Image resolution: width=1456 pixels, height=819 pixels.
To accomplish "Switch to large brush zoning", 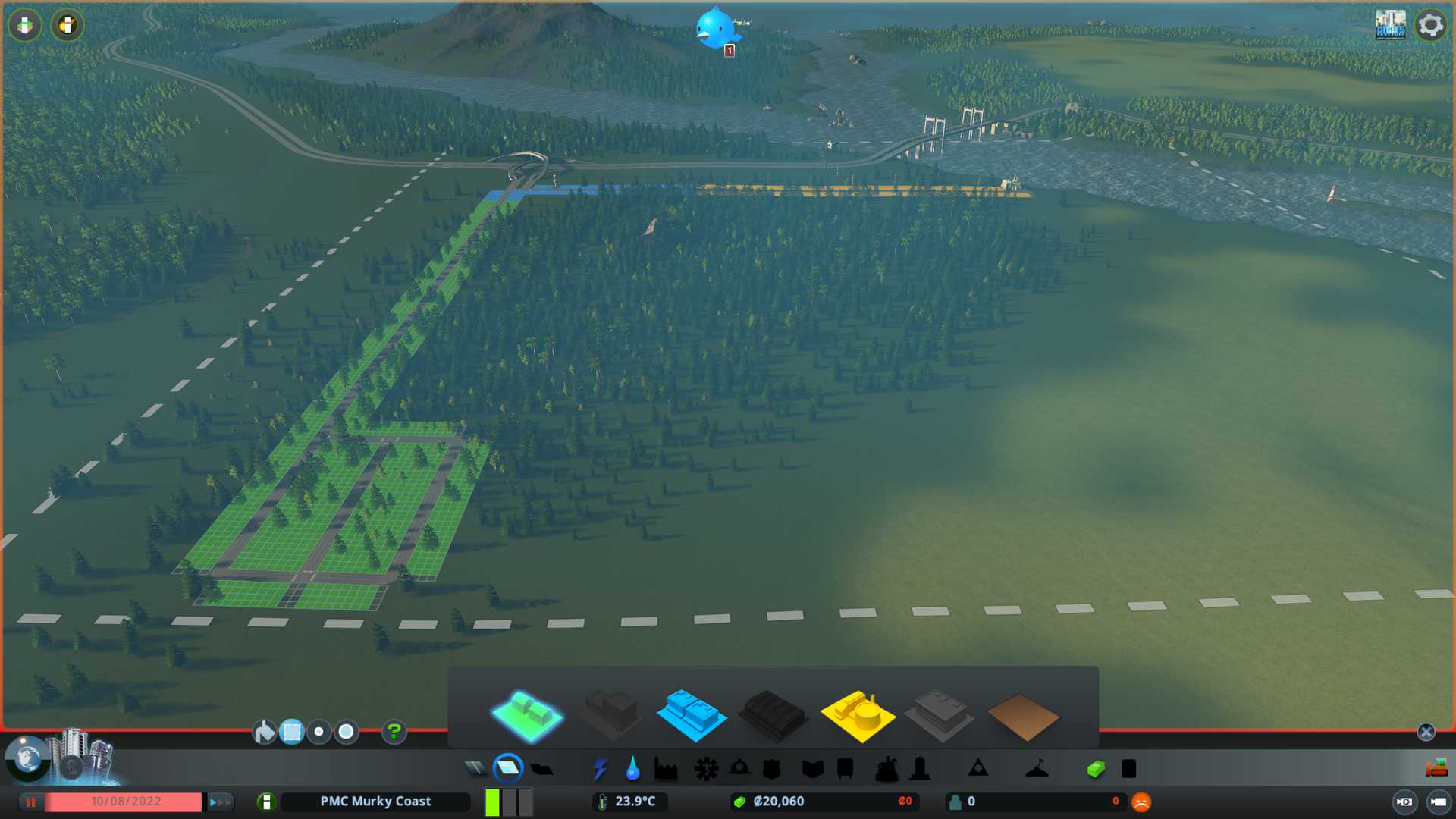I will 347,732.
